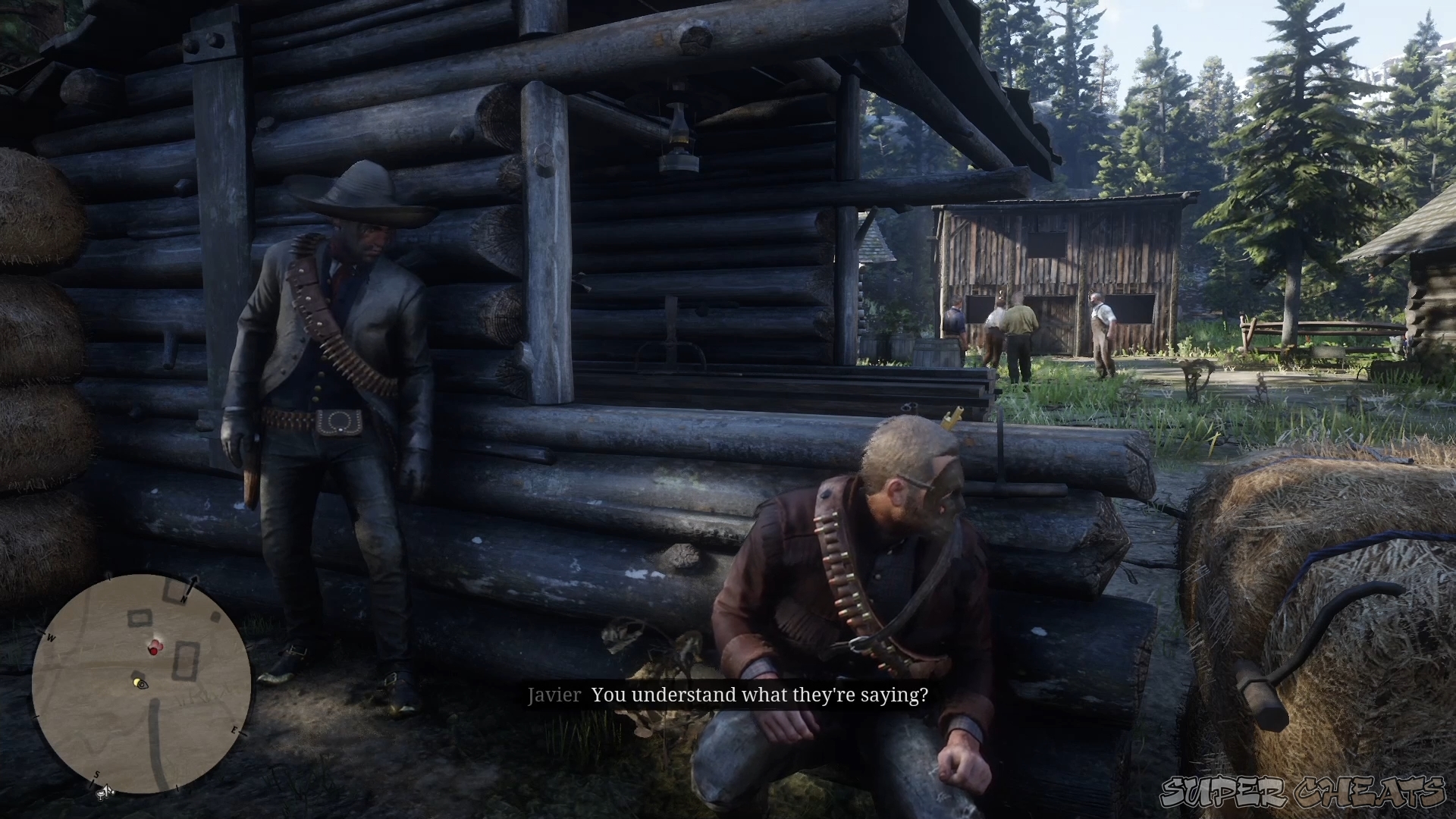Click the player arrow icon on the minimap
The image size is (1456, 819).
pyautogui.click(x=142, y=684)
